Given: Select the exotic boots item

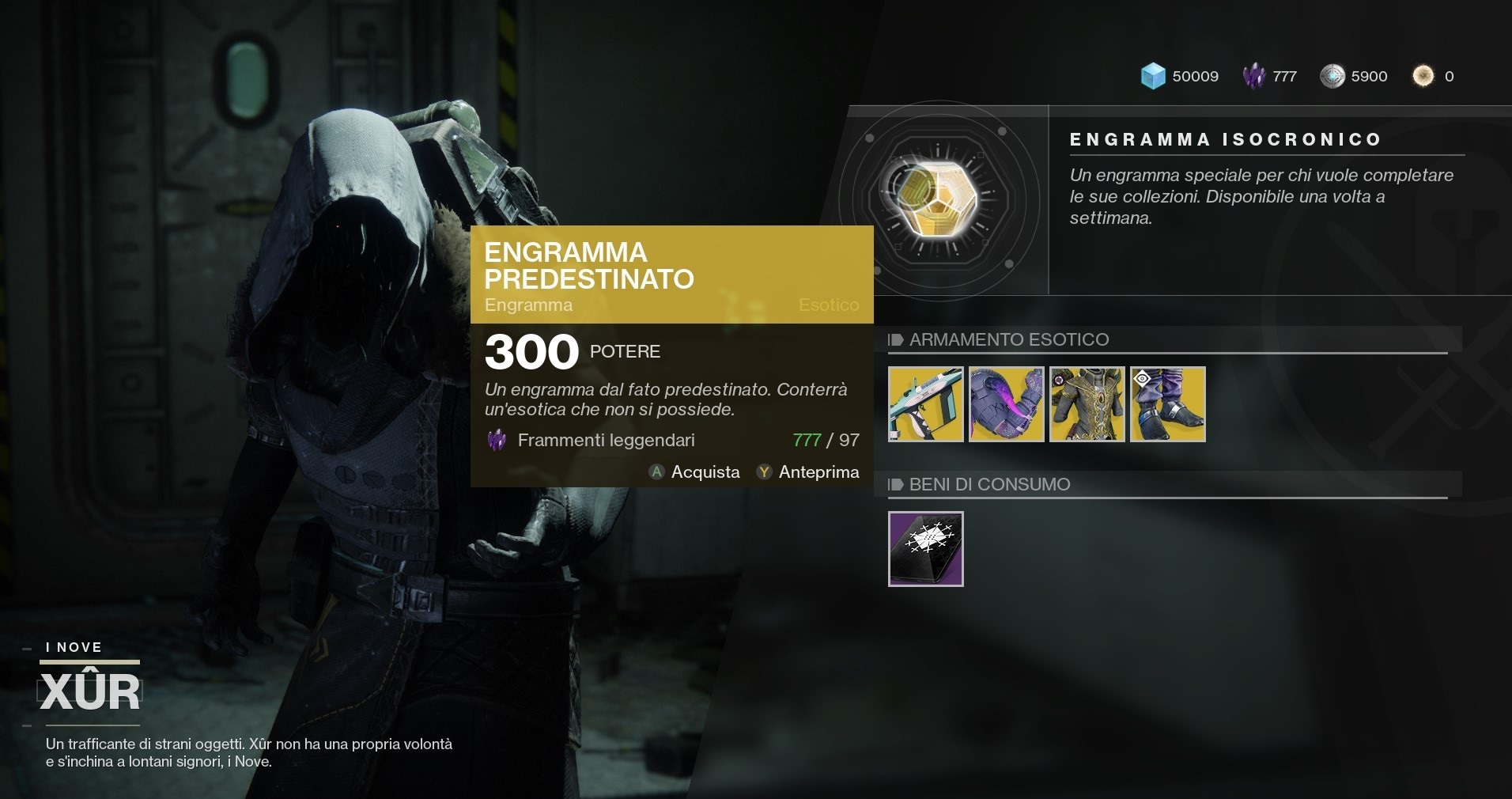Looking at the screenshot, I should (1167, 404).
